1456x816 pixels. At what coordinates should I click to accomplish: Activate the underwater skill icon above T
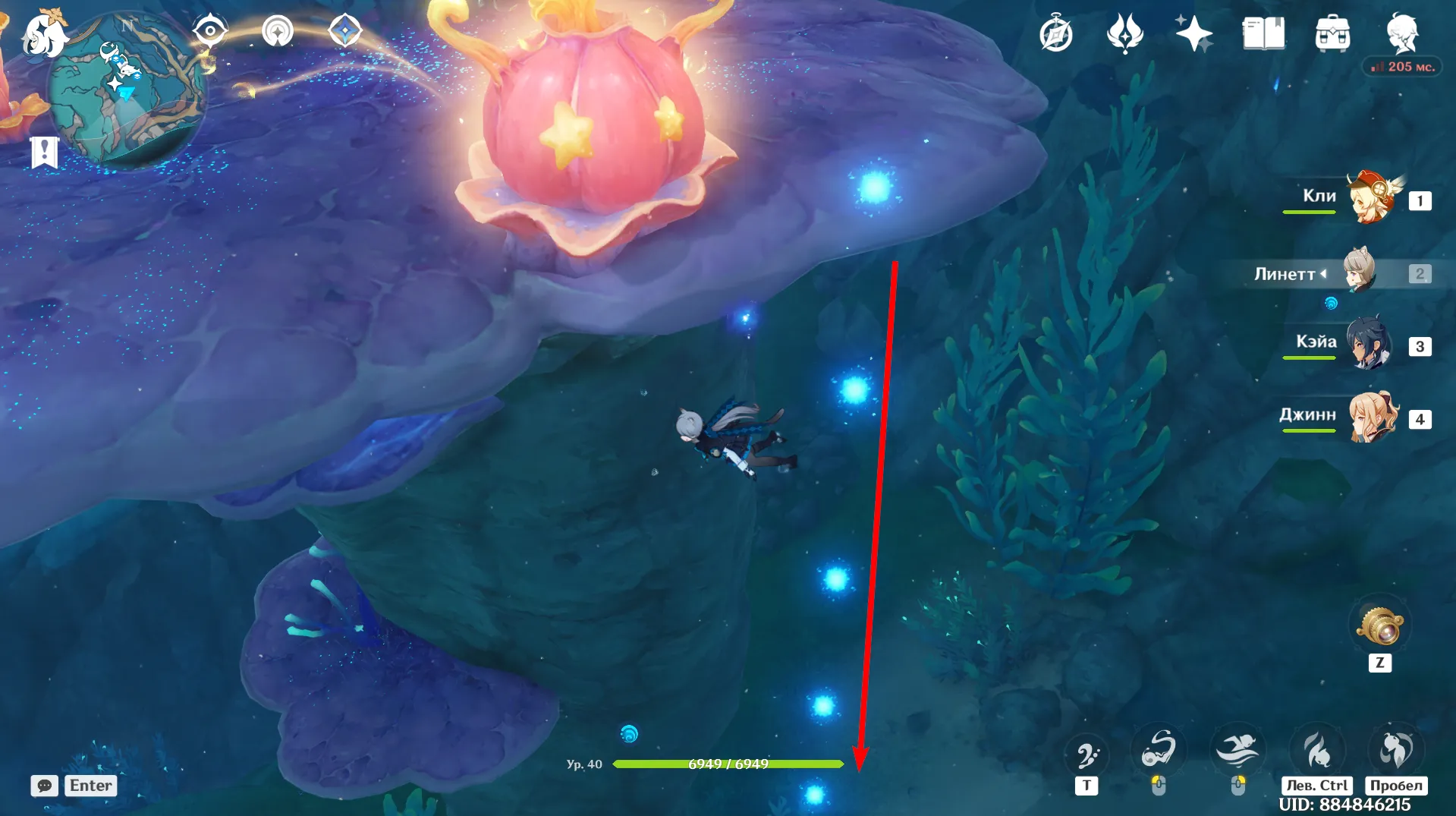1086,753
